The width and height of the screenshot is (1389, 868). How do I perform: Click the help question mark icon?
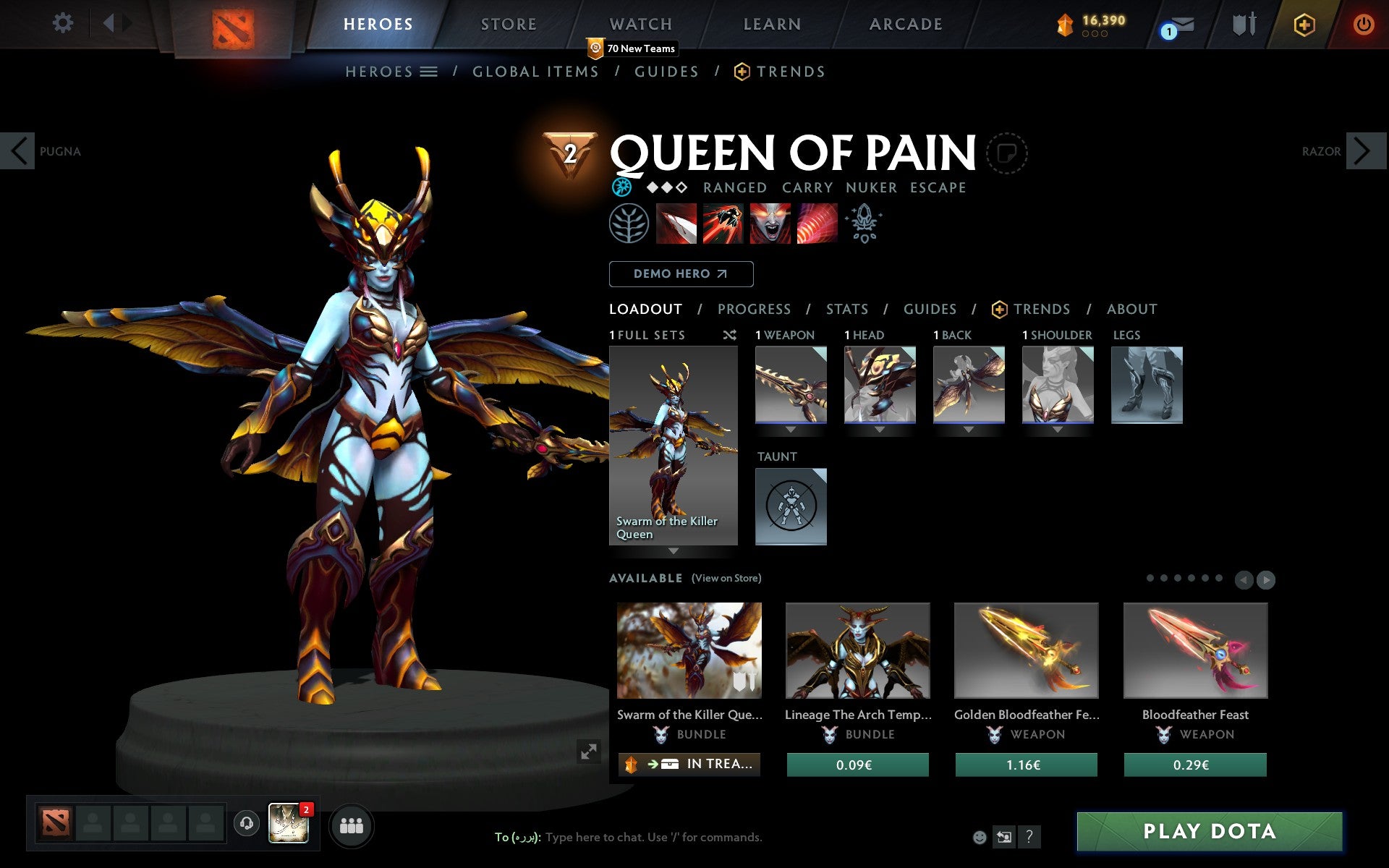tap(1029, 838)
